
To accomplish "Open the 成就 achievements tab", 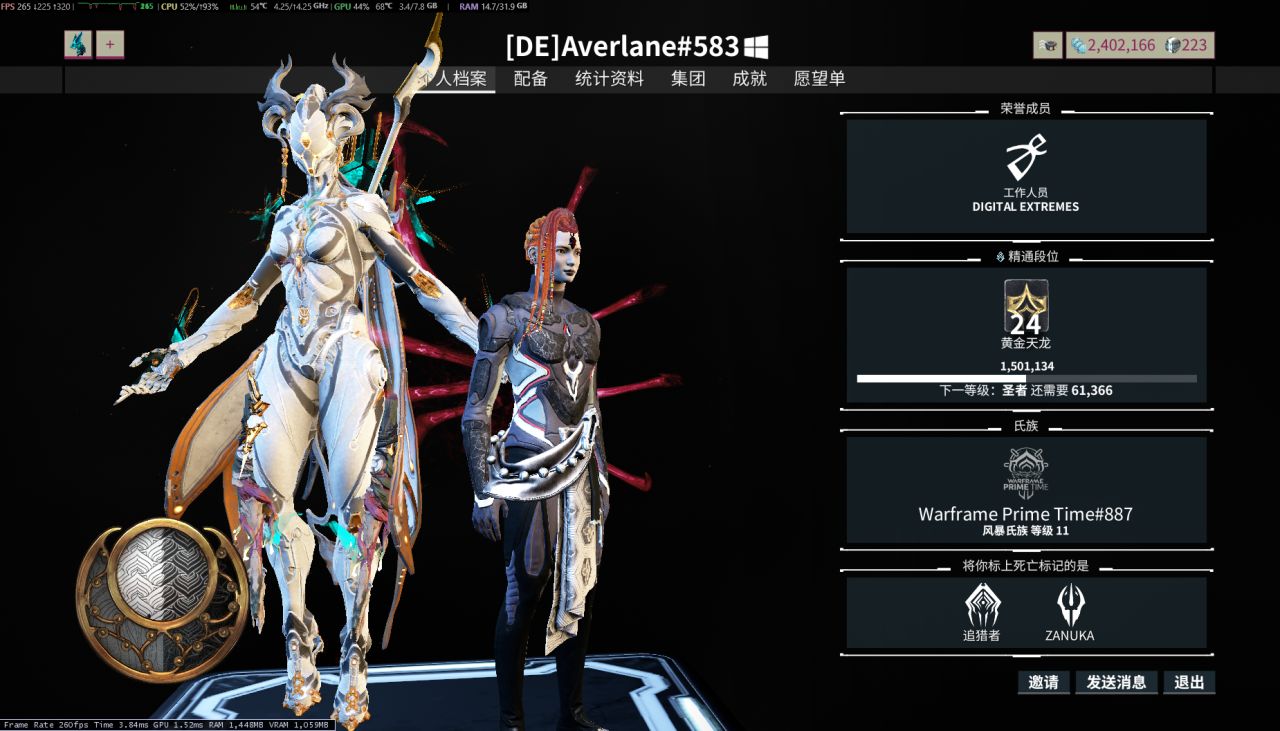I will 749,79.
